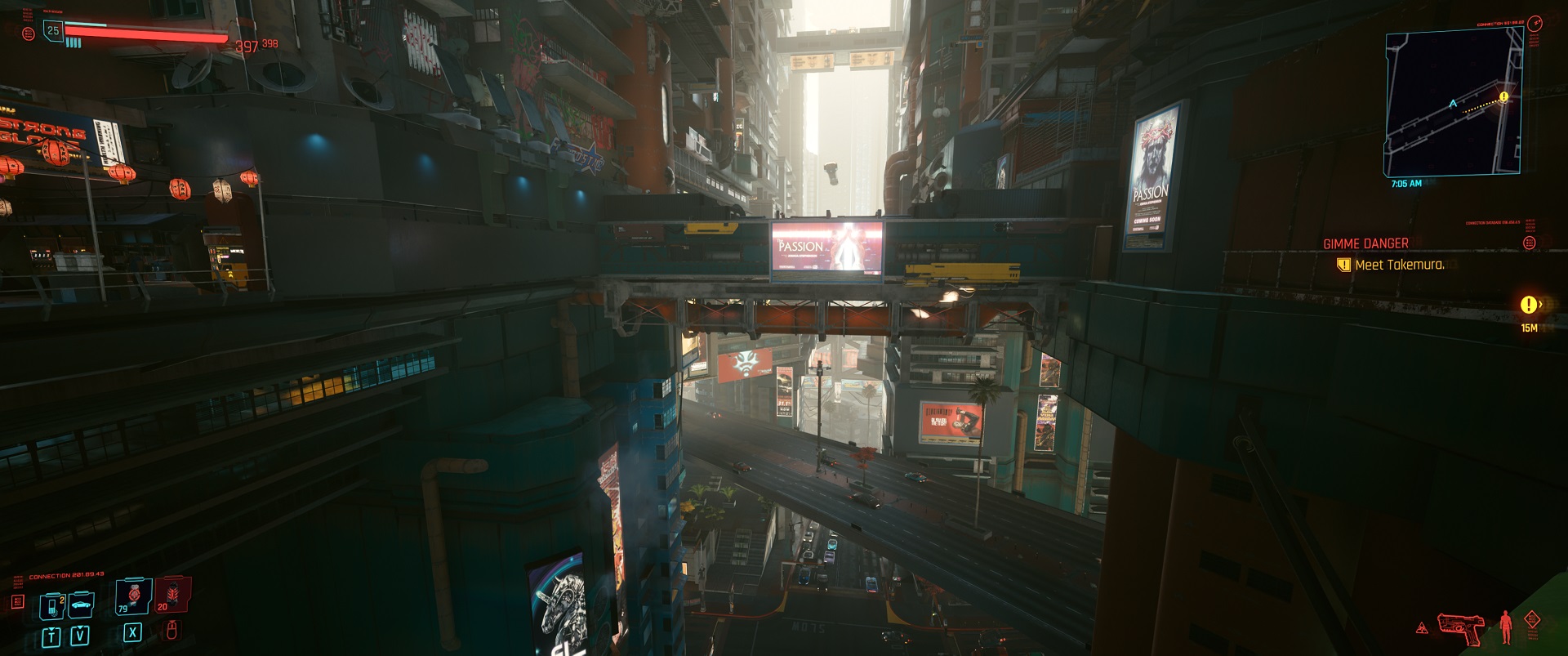Click the red body stance silhouette icon
Screen dimensions: 1568x656
pyautogui.click(x=1505, y=627)
